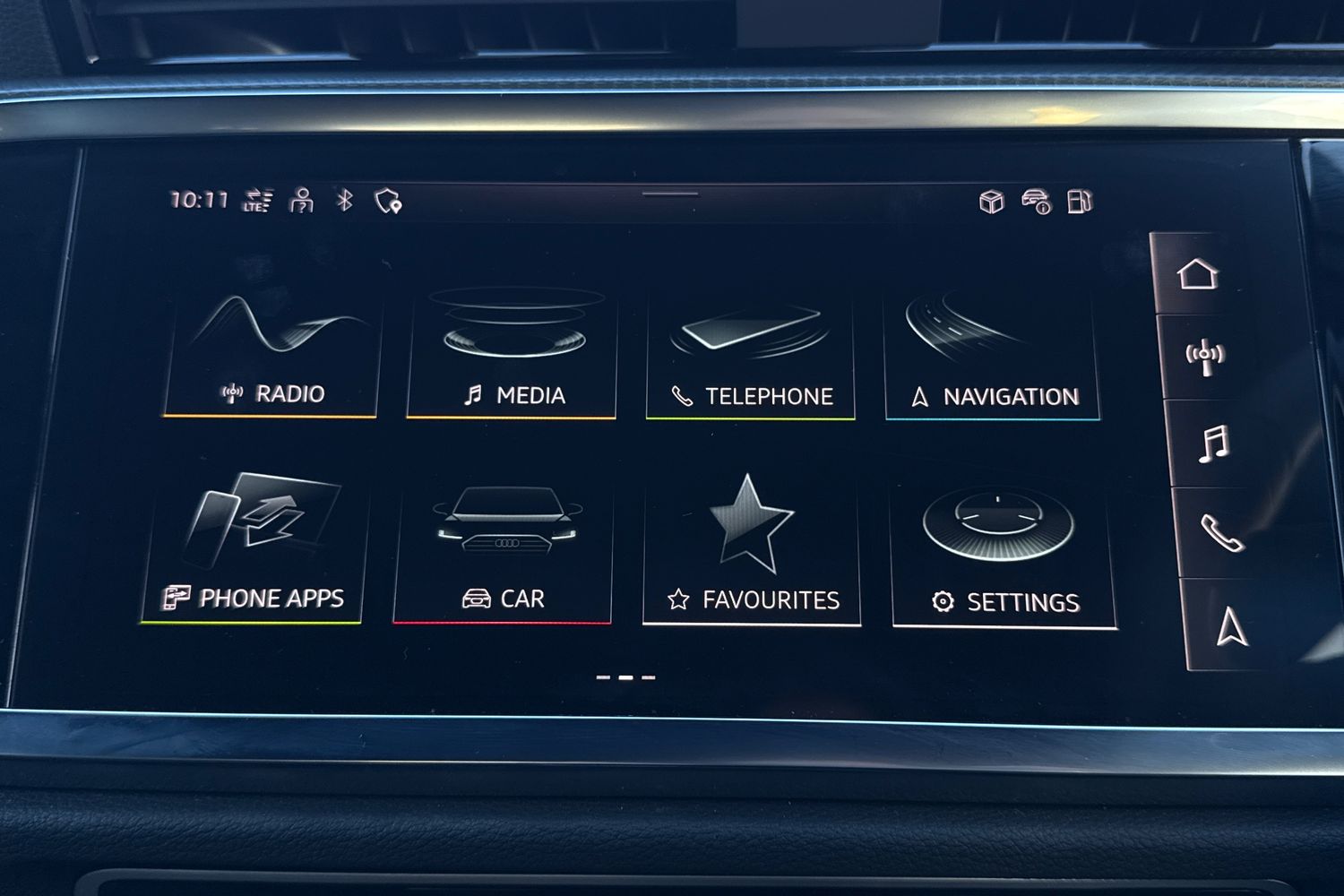Viewport: 1344px width, 896px height.
Task: Launch the Navigation tile
Action: point(992,358)
